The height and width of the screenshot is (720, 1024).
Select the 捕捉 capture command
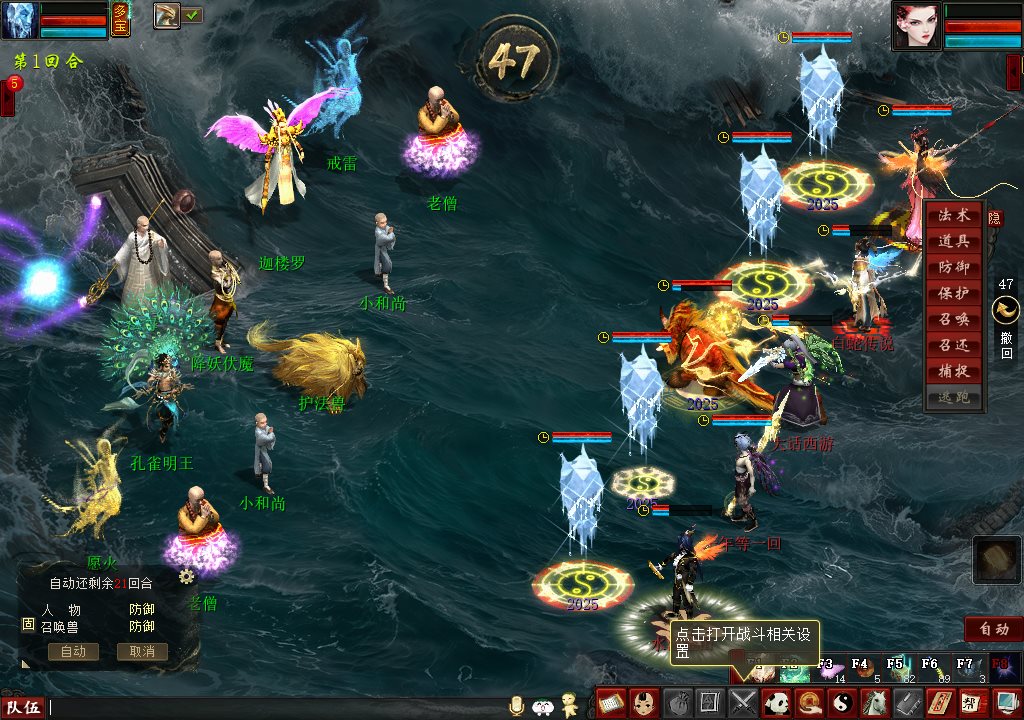click(953, 372)
